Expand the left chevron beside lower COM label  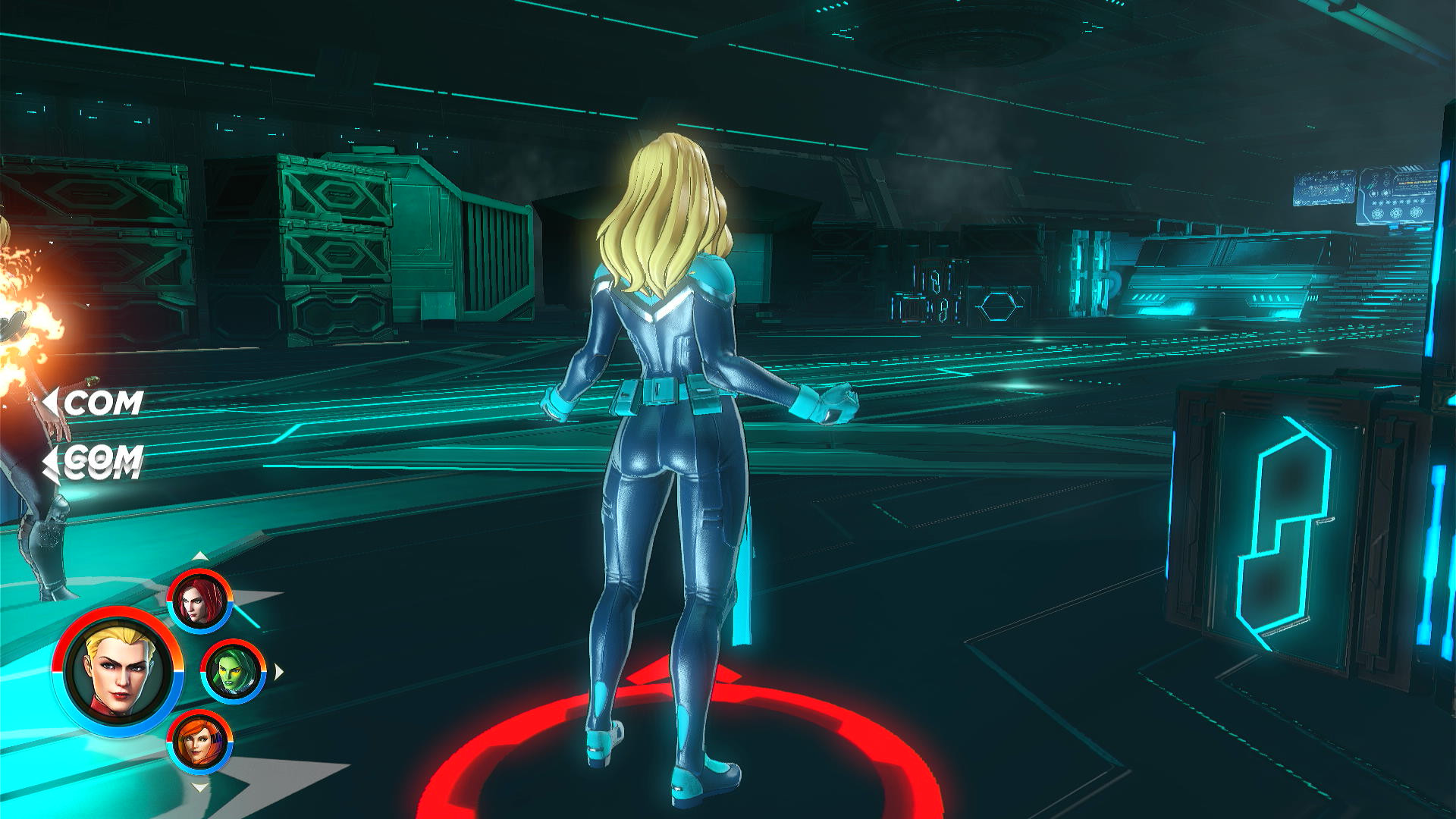[x=49, y=458]
